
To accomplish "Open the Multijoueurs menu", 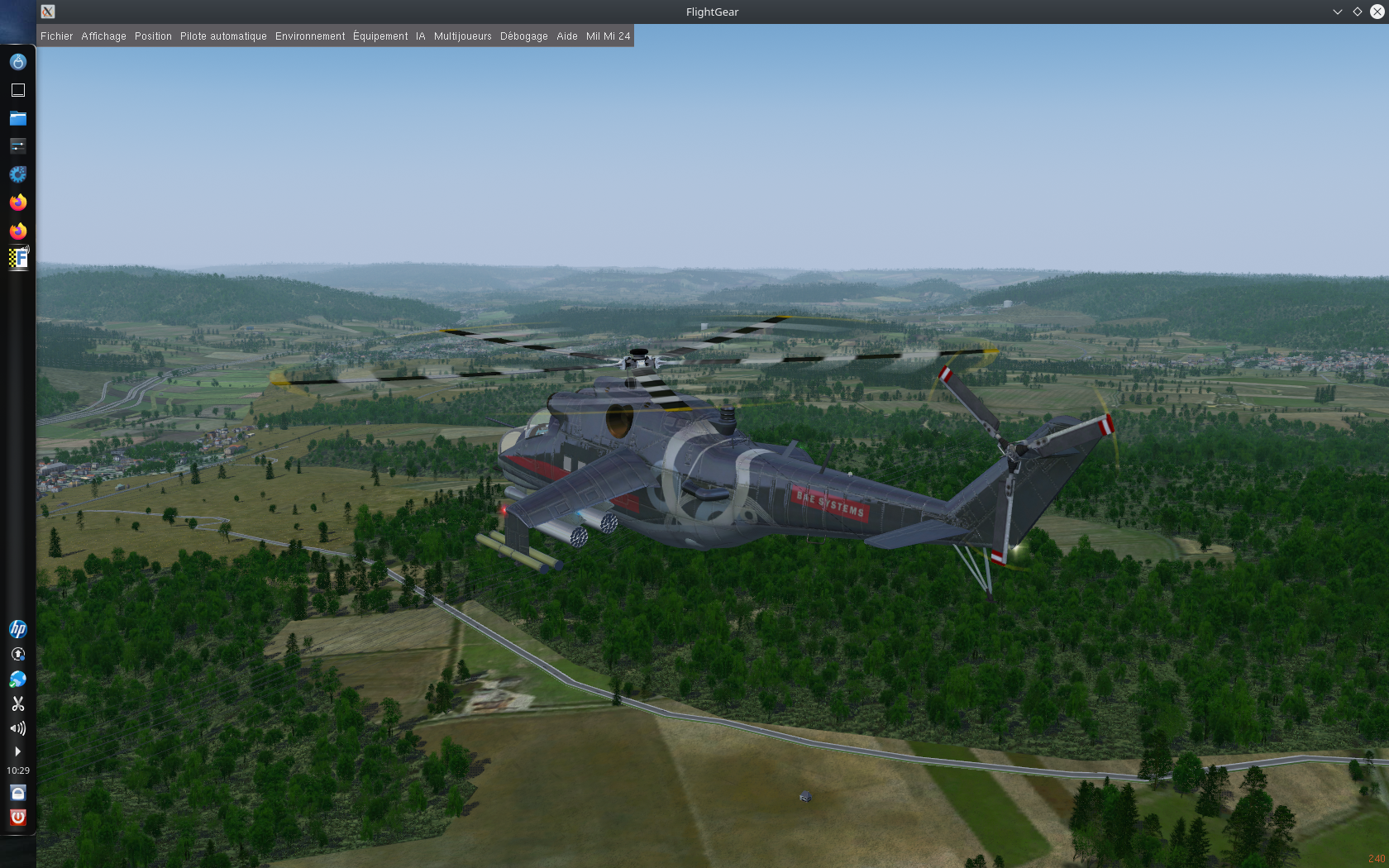I will pyautogui.click(x=462, y=36).
